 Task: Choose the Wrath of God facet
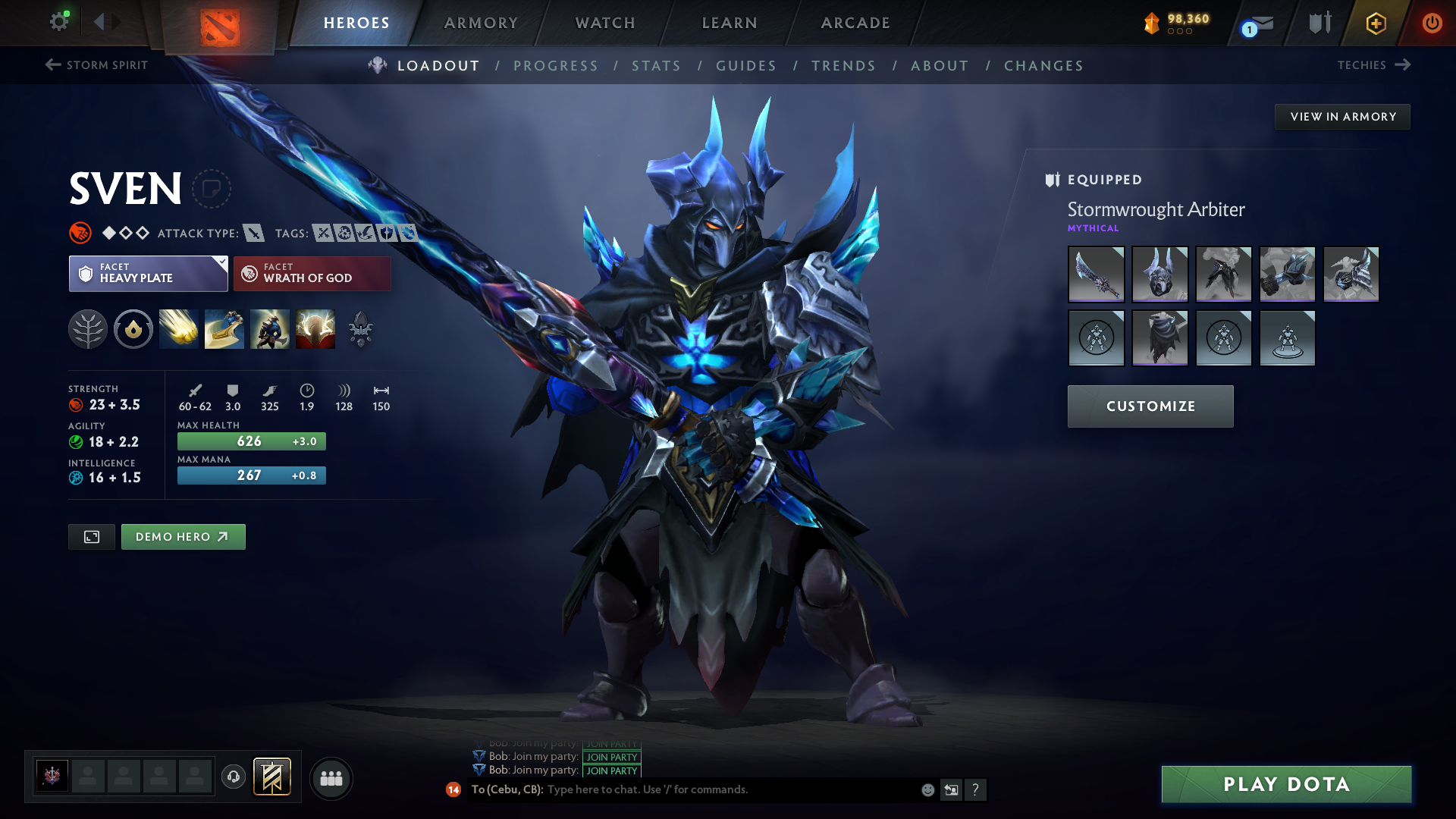click(312, 274)
